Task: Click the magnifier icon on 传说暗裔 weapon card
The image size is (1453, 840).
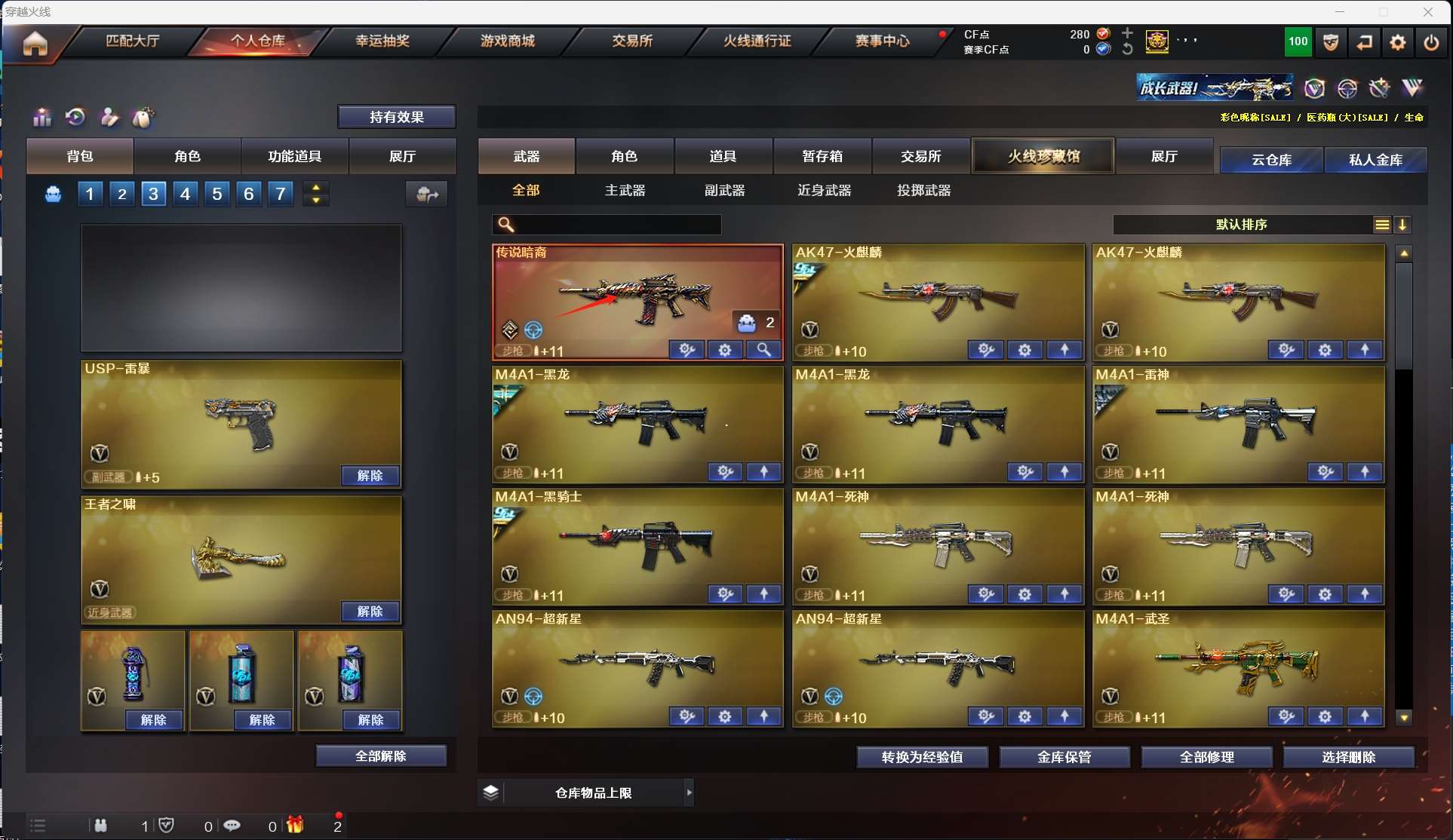Action: (x=763, y=350)
